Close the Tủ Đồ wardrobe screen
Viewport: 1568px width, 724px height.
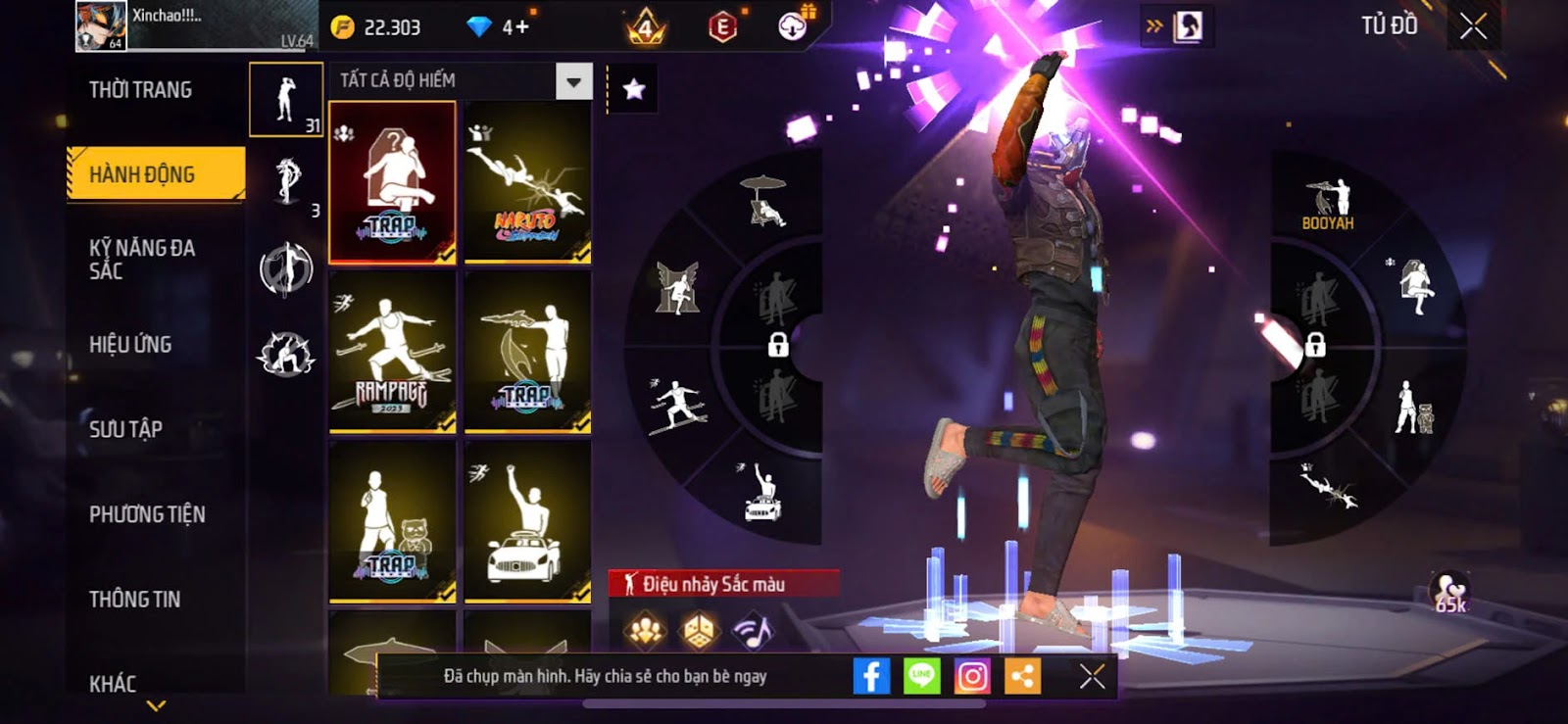click(1473, 26)
